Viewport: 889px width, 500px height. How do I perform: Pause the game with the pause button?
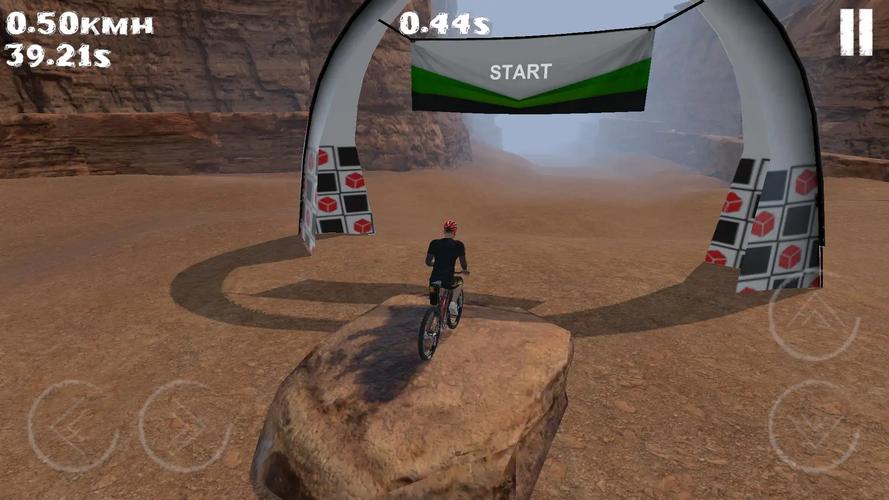point(855,31)
